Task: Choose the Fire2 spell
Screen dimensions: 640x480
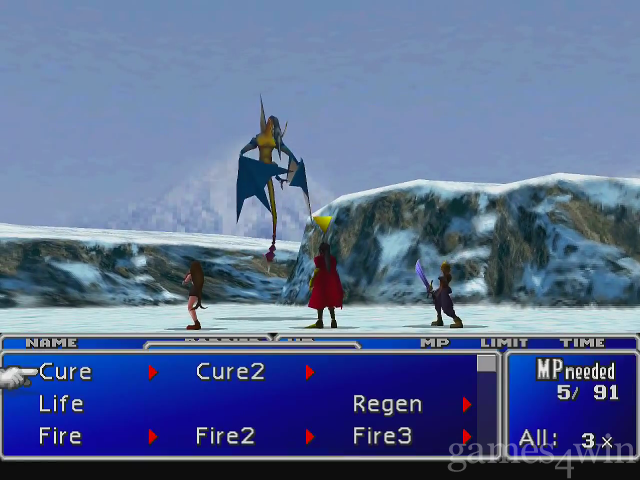Action: click(225, 436)
